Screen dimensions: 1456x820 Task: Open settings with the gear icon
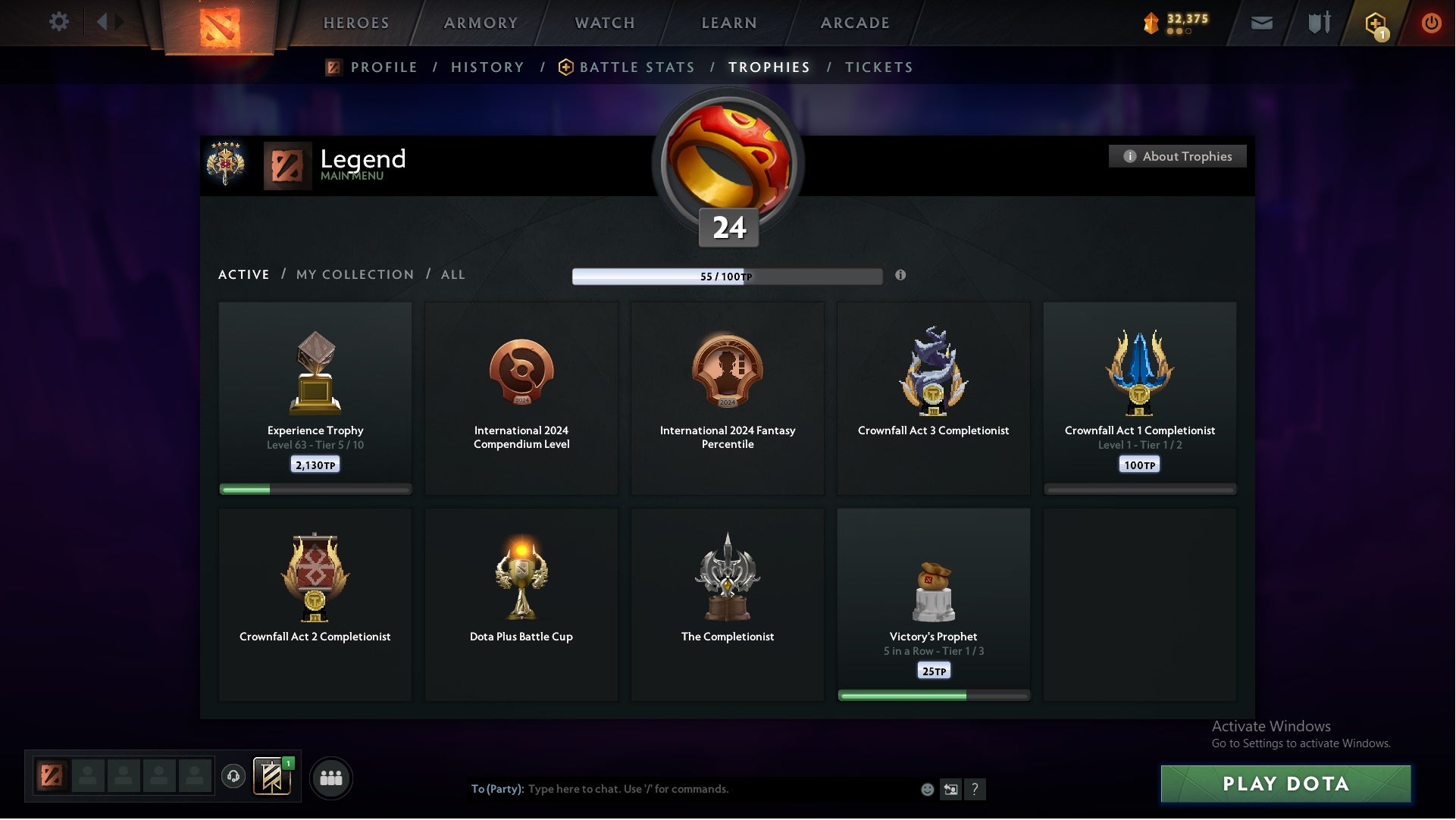59,22
